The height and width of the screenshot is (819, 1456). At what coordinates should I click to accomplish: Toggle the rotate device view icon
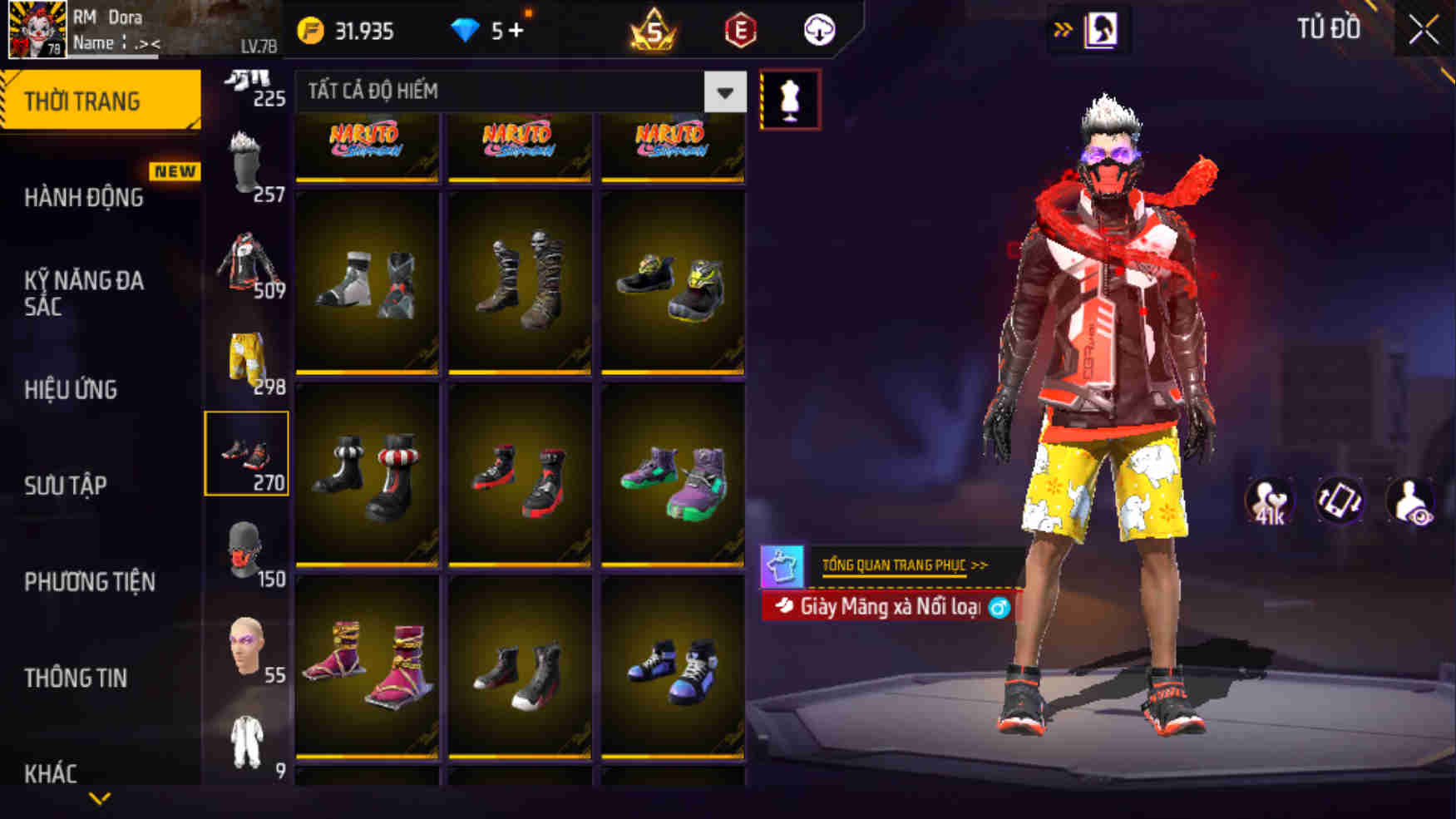1339,500
